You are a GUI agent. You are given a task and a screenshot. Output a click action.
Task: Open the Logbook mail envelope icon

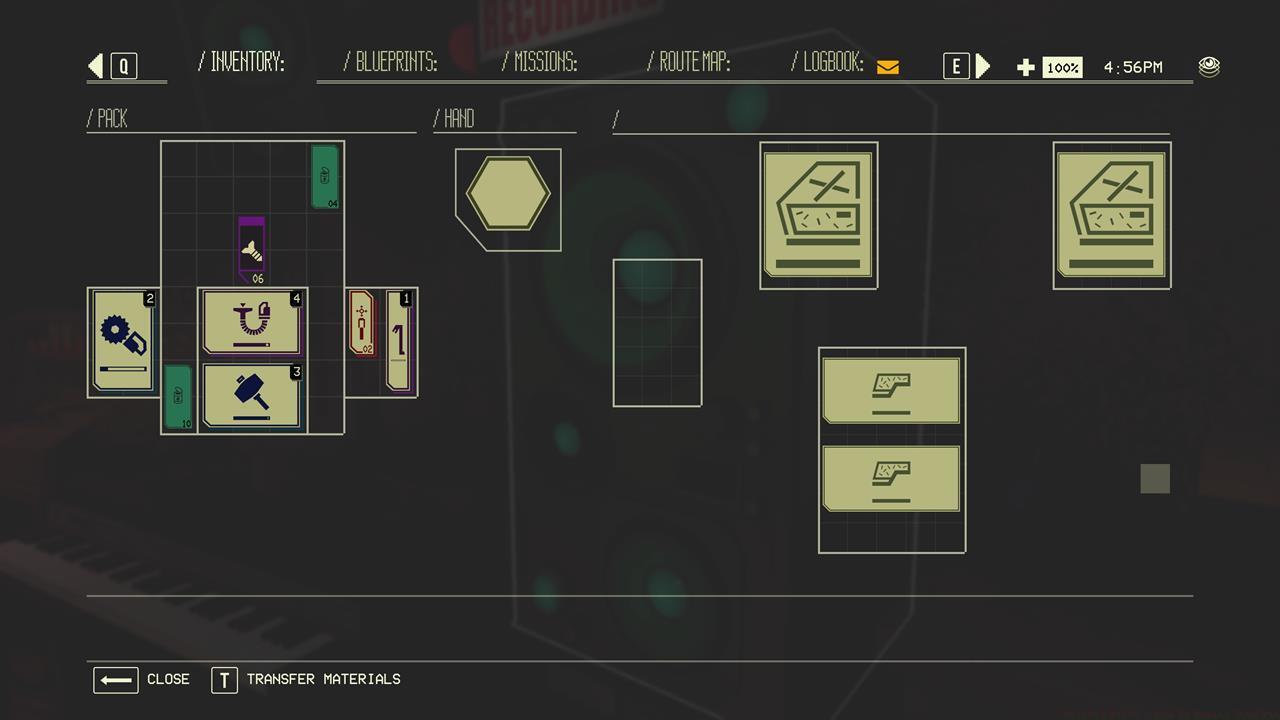(886, 66)
